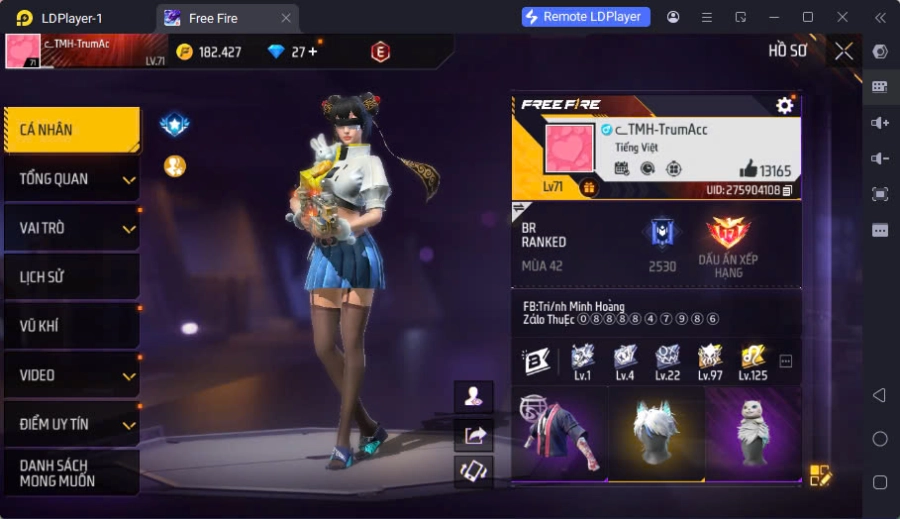Select the dark jacket outfit thumbnail
Viewport: 900px width, 519px height.
[x=559, y=434]
